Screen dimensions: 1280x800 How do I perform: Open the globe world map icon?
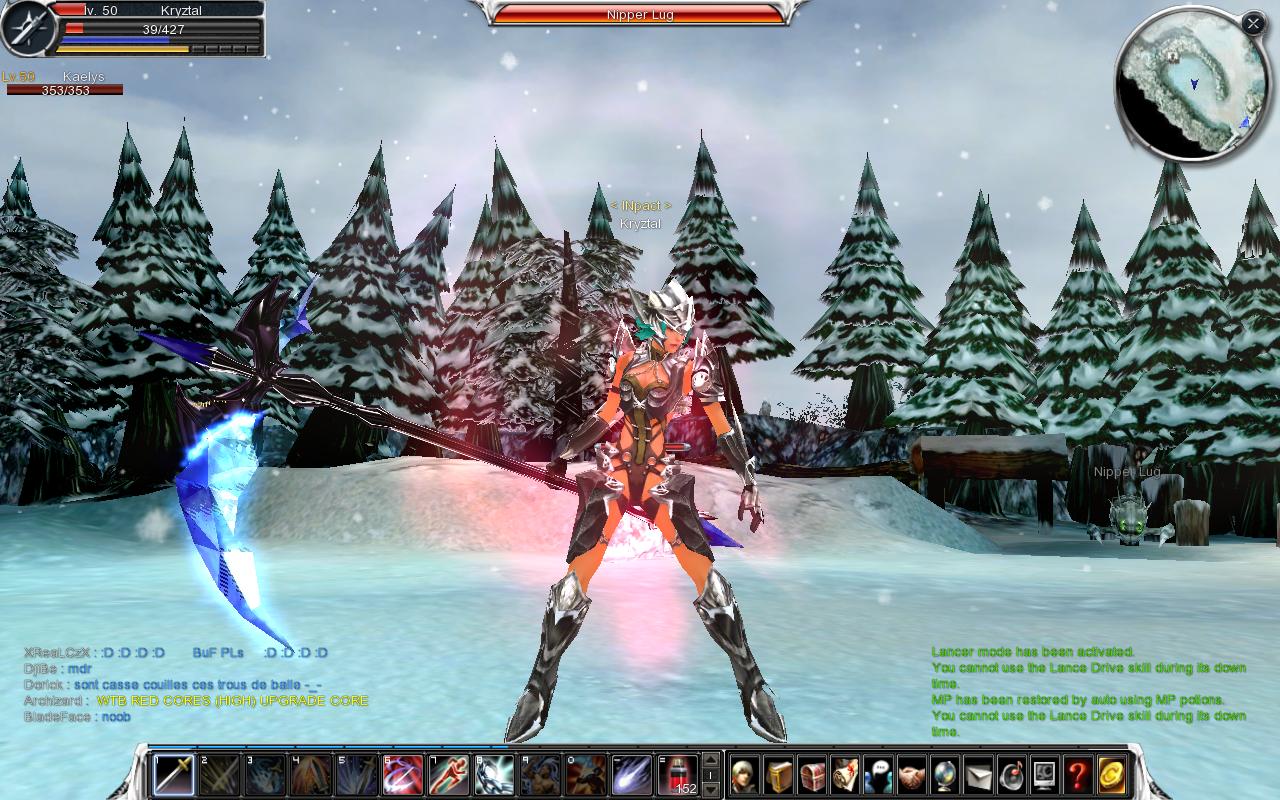944,775
